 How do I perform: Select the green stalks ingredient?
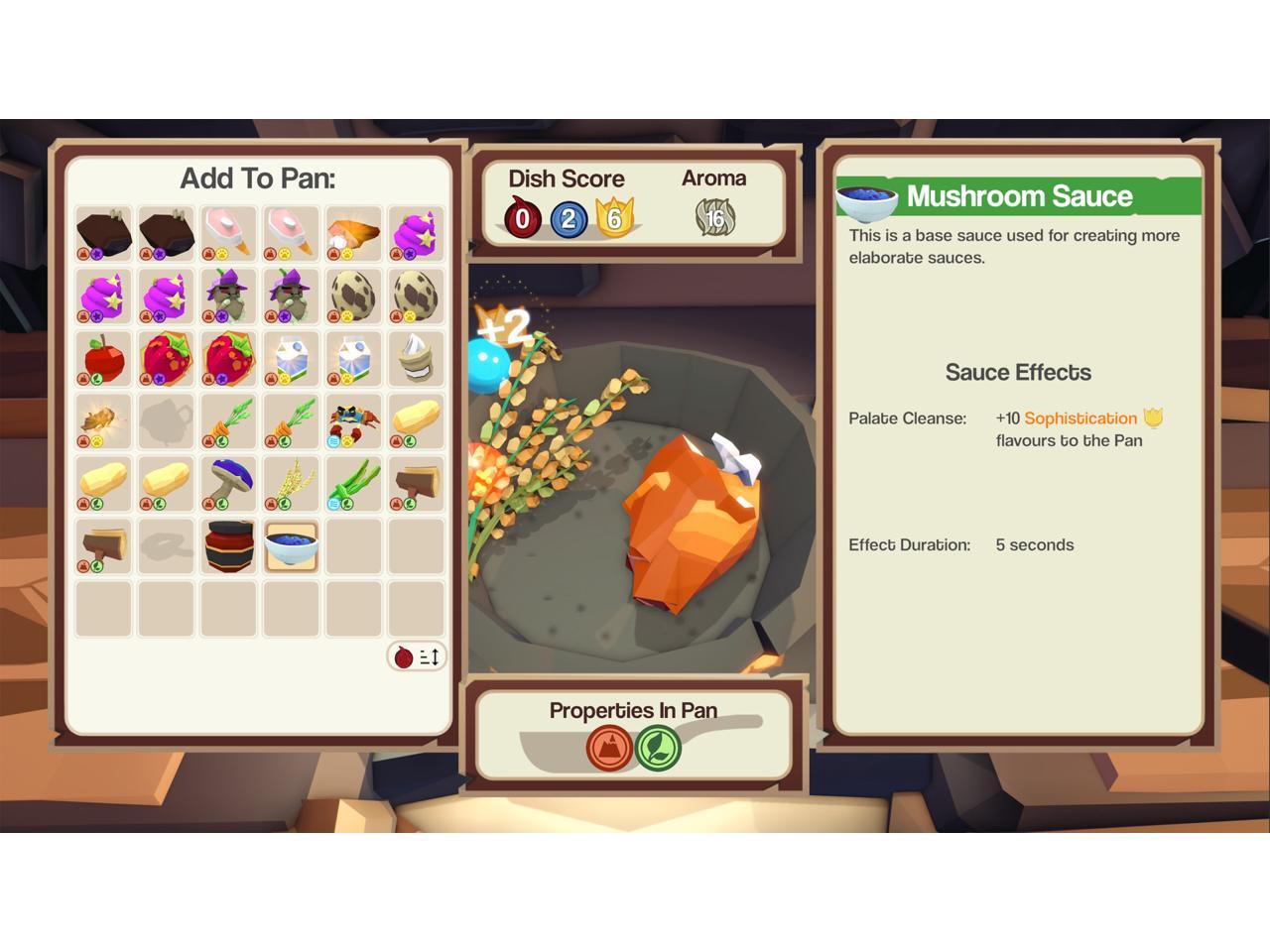tap(353, 483)
